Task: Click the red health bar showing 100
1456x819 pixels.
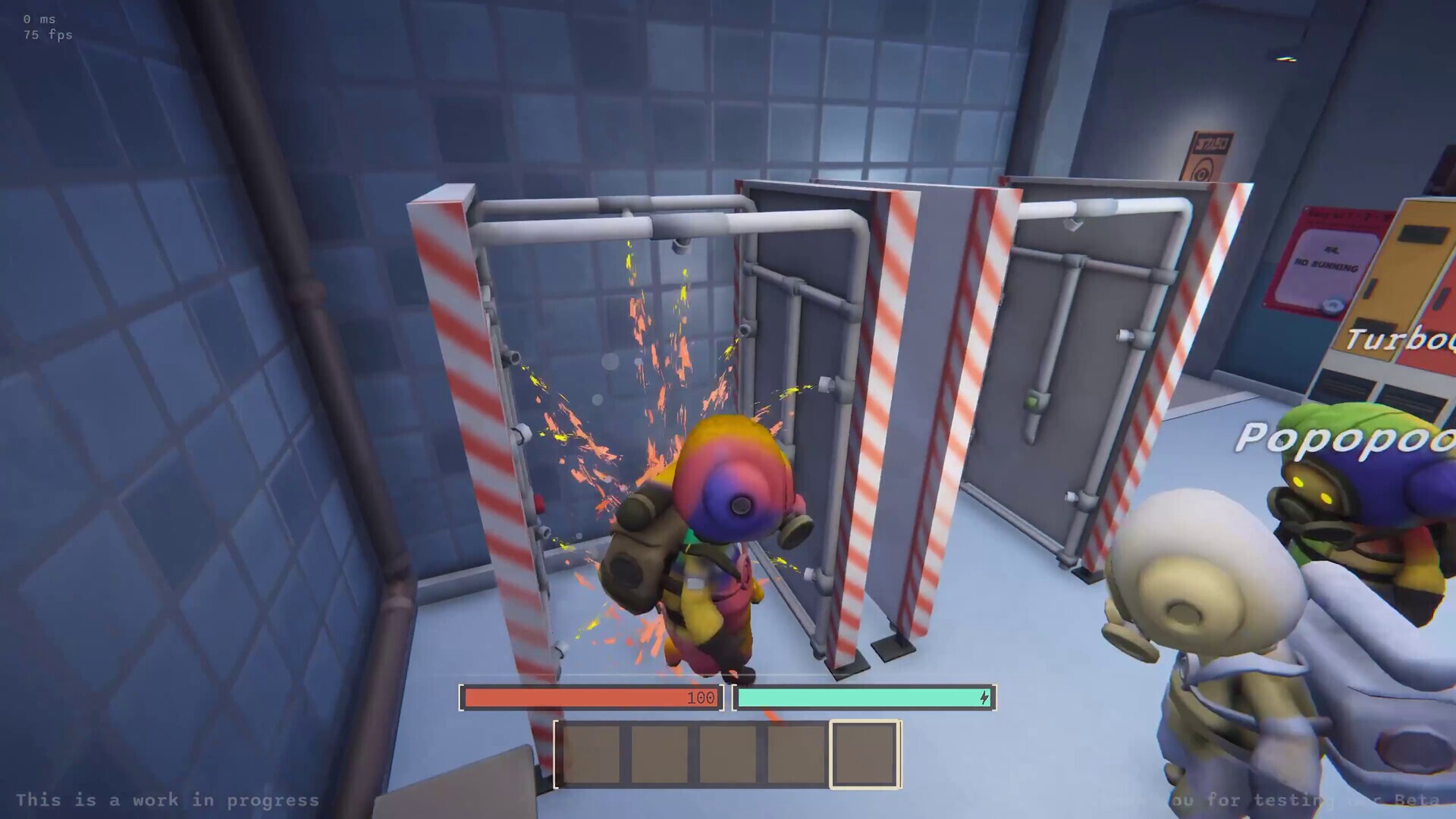Action: [x=591, y=698]
